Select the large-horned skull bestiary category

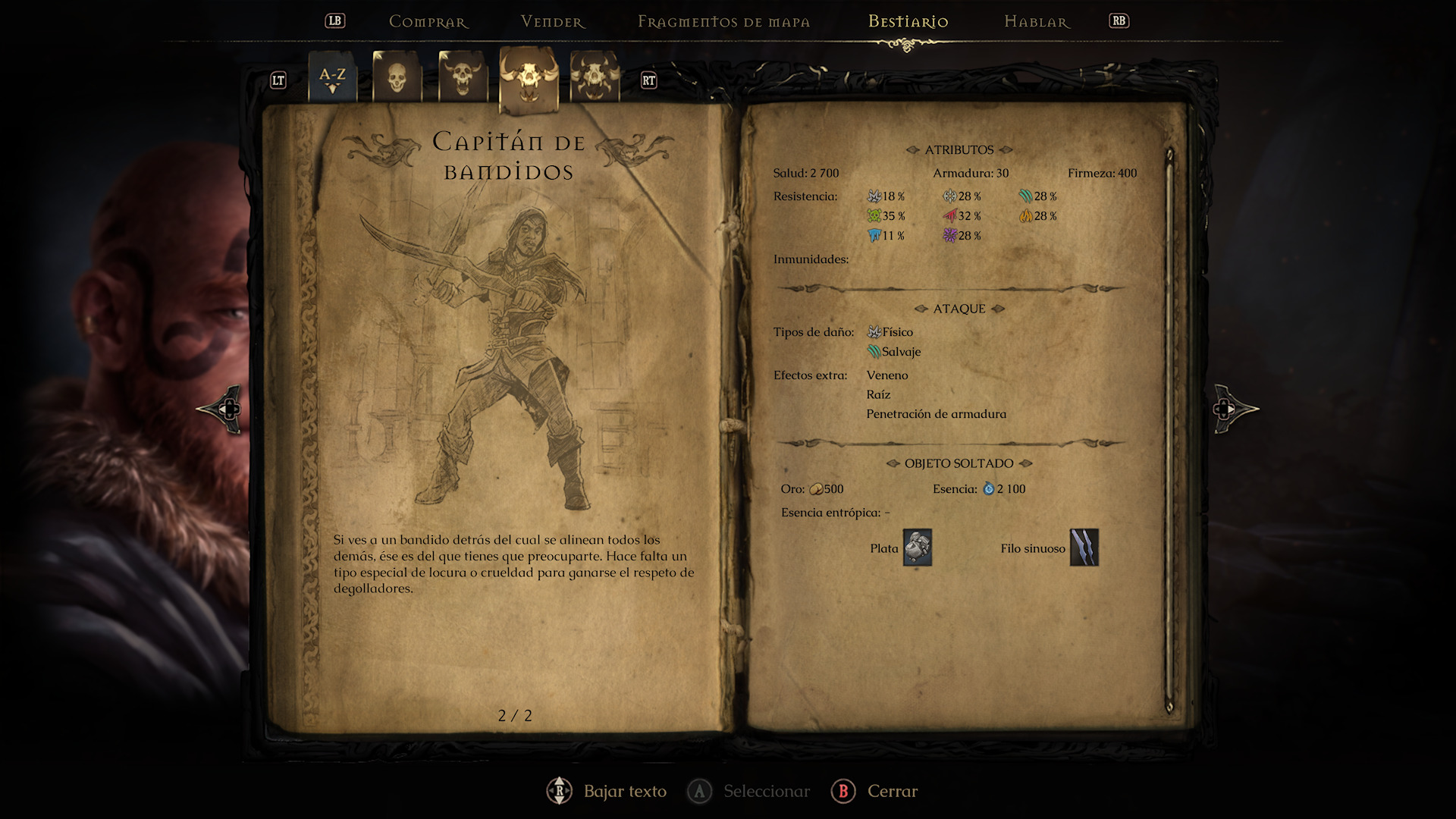[x=529, y=78]
